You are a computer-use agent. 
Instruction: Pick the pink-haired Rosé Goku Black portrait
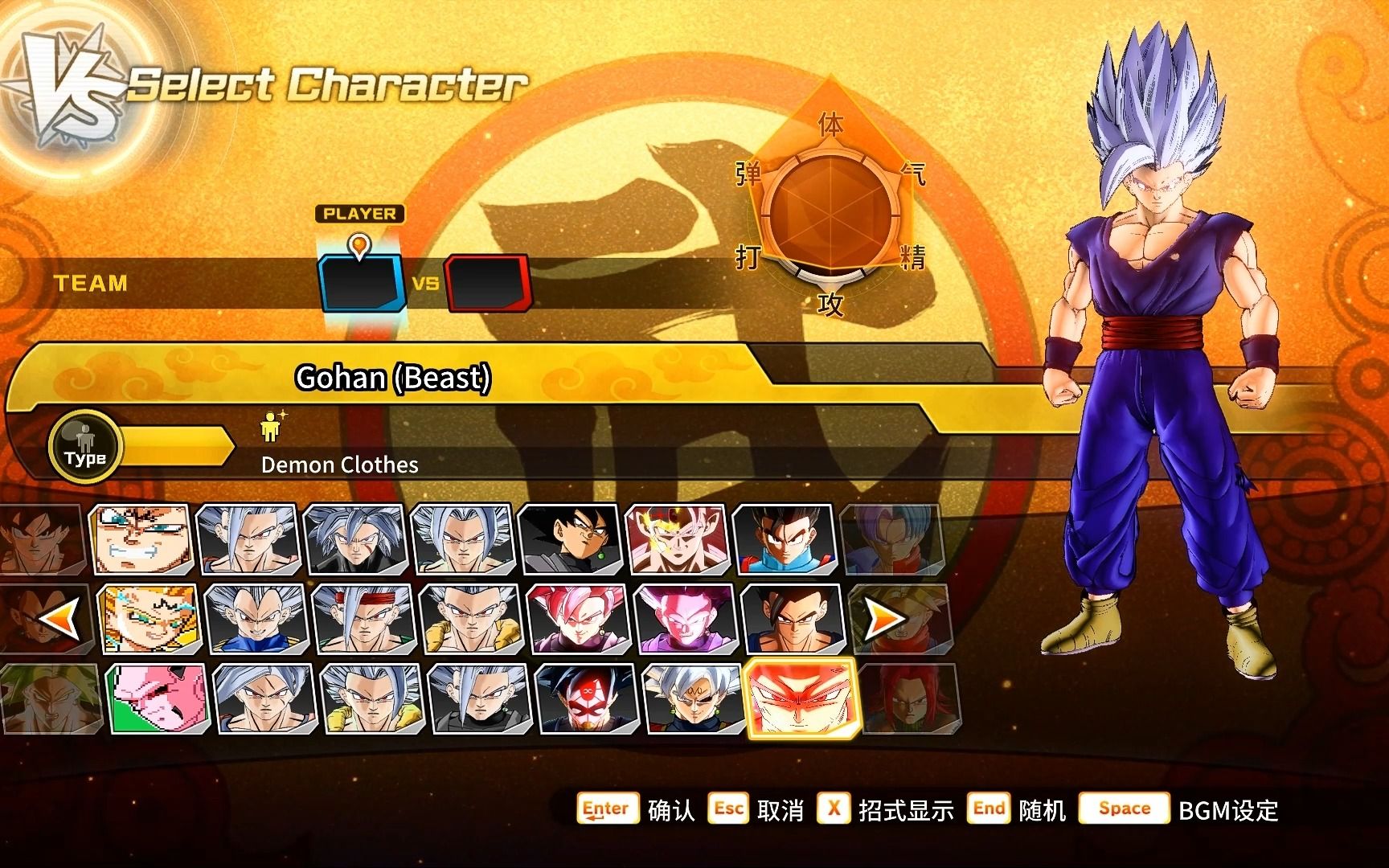point(579,618)
